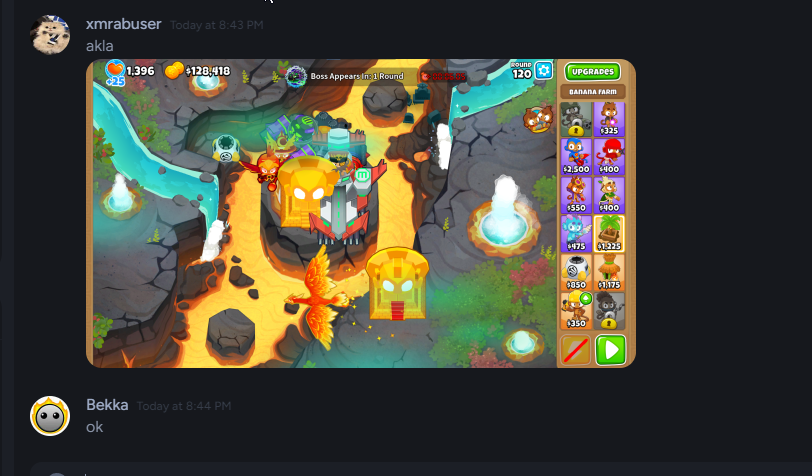Start the round with the green play button
This screenshot has height=476, width=812.
609,350
